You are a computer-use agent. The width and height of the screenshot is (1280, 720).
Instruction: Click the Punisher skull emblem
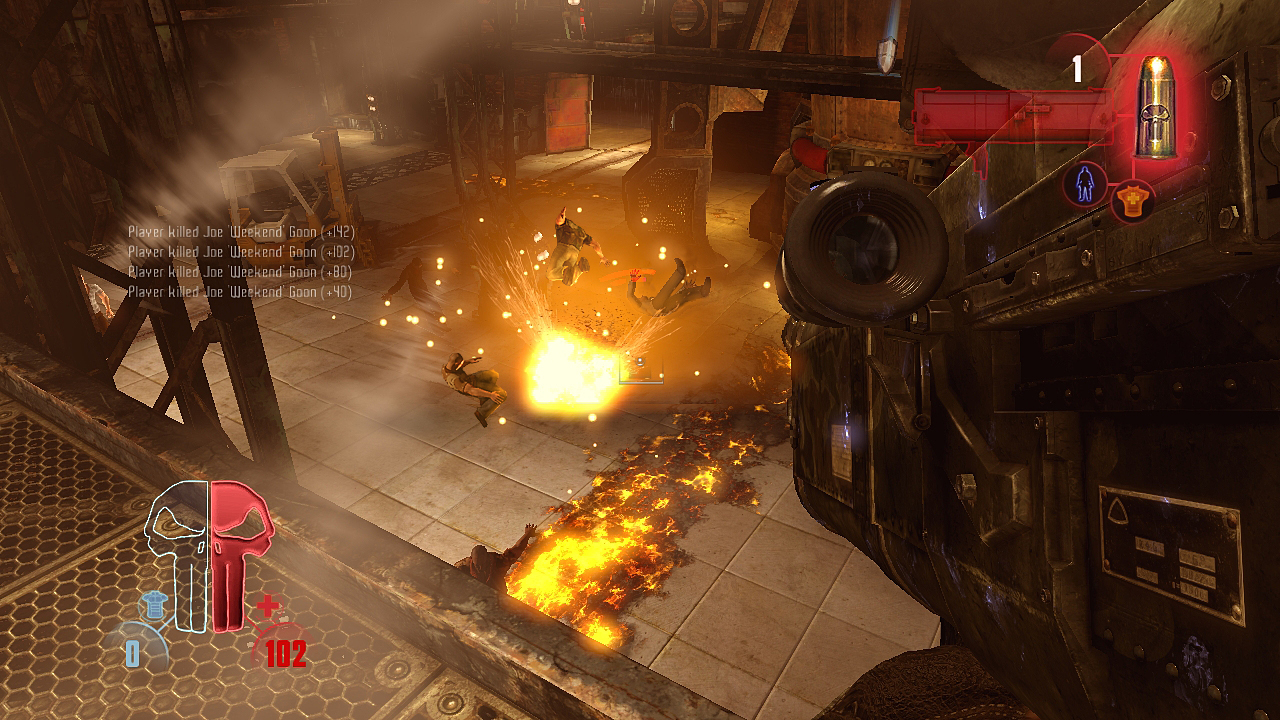(209, 553)
